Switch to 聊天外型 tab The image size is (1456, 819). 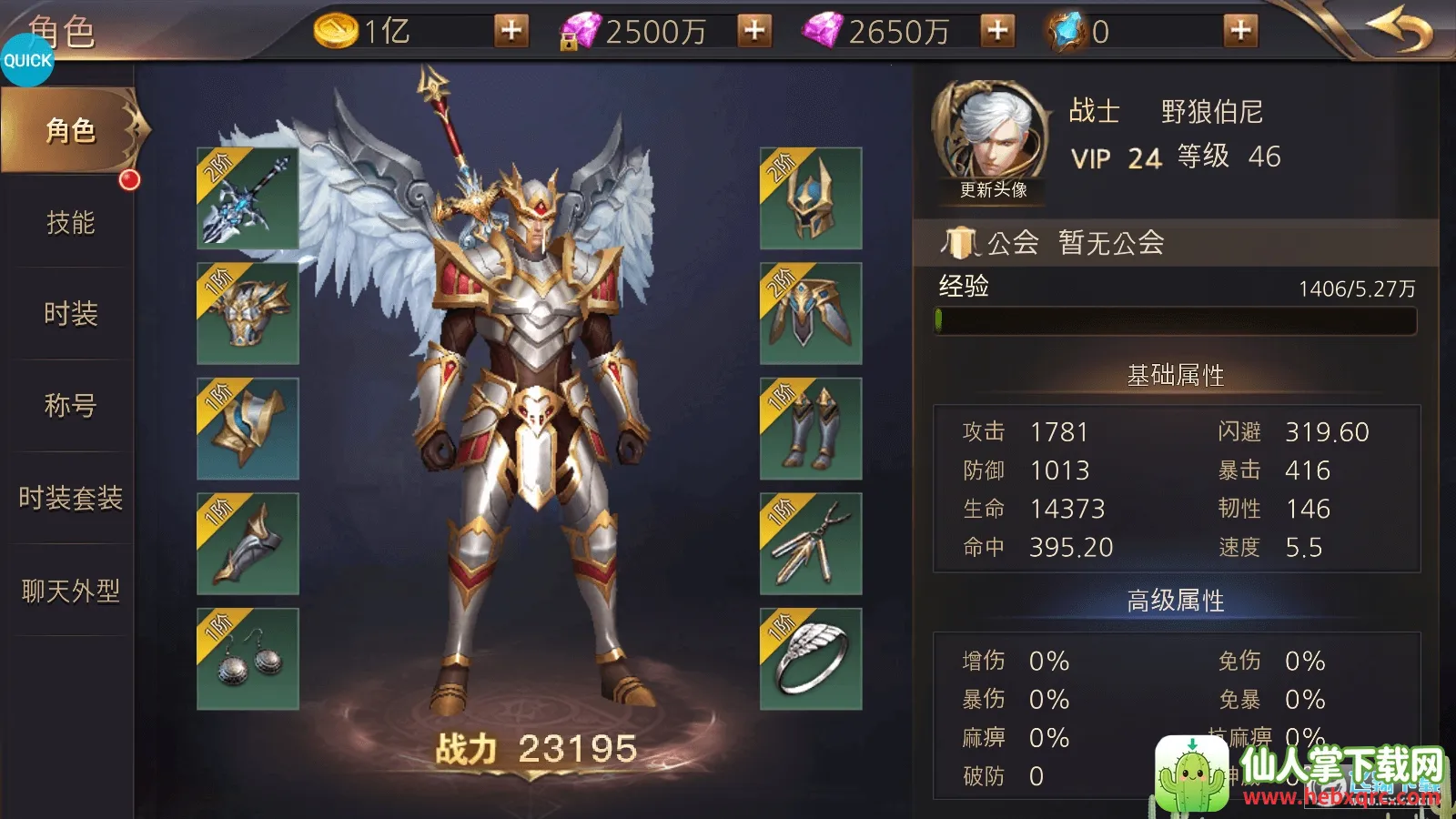(x=70, y=591)
